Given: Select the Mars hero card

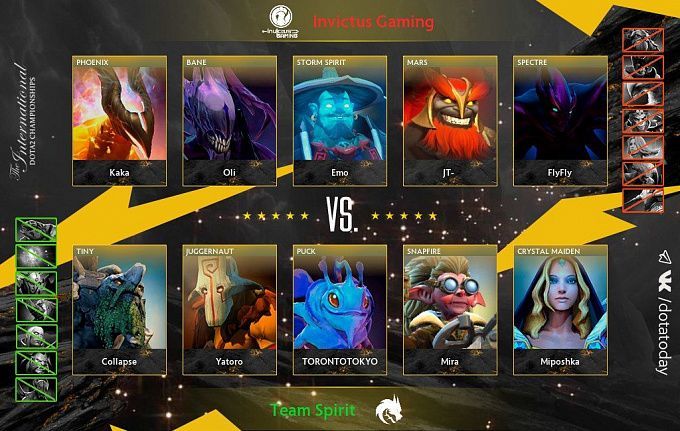Looking at the screenshot, I should (450, 121).
